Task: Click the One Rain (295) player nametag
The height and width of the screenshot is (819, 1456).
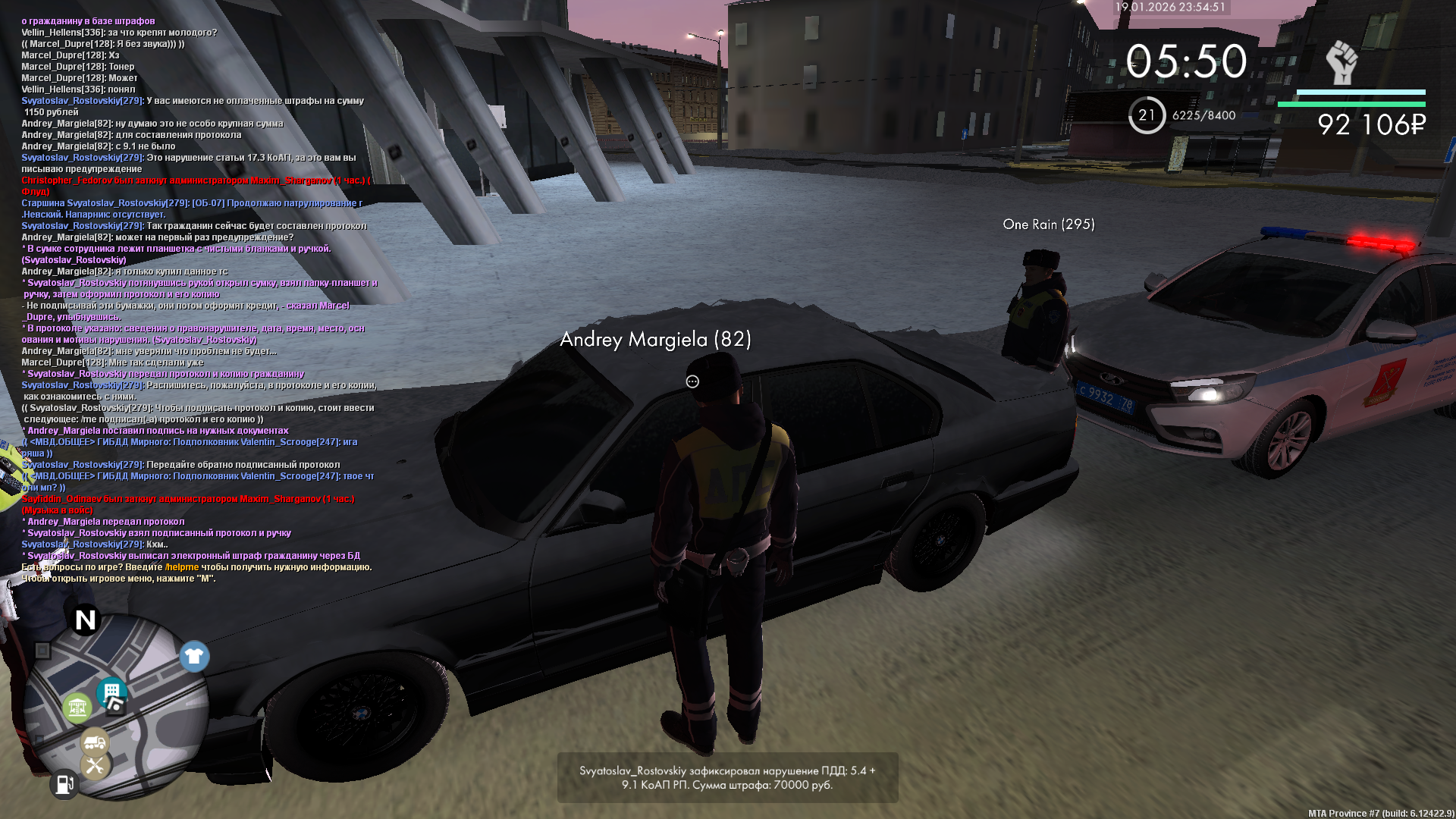Action: [x=1048, y=224]
